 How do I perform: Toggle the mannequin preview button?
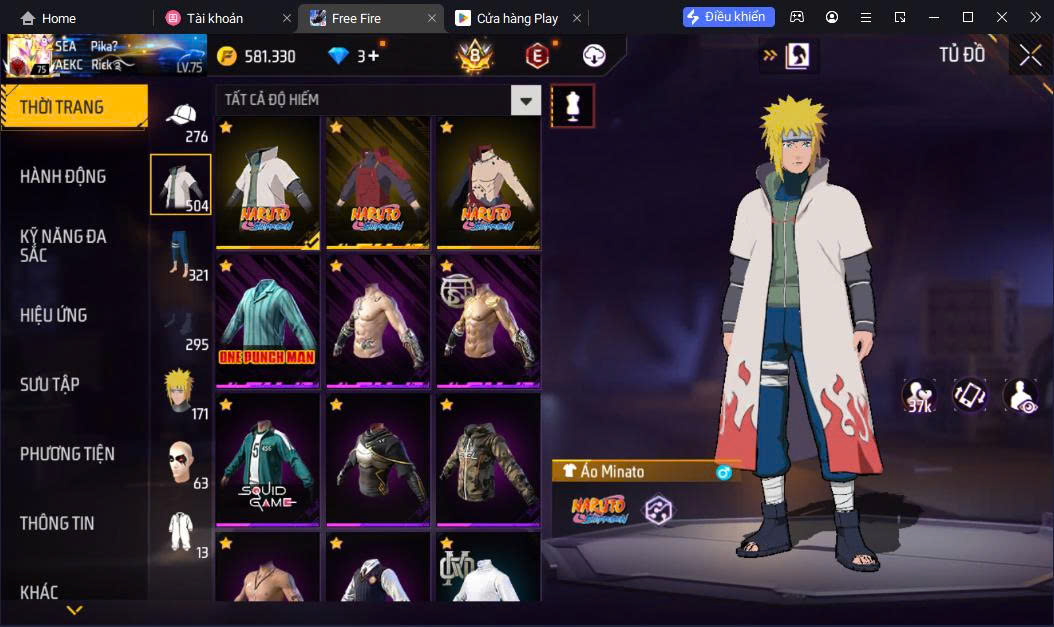coord(573,106)
